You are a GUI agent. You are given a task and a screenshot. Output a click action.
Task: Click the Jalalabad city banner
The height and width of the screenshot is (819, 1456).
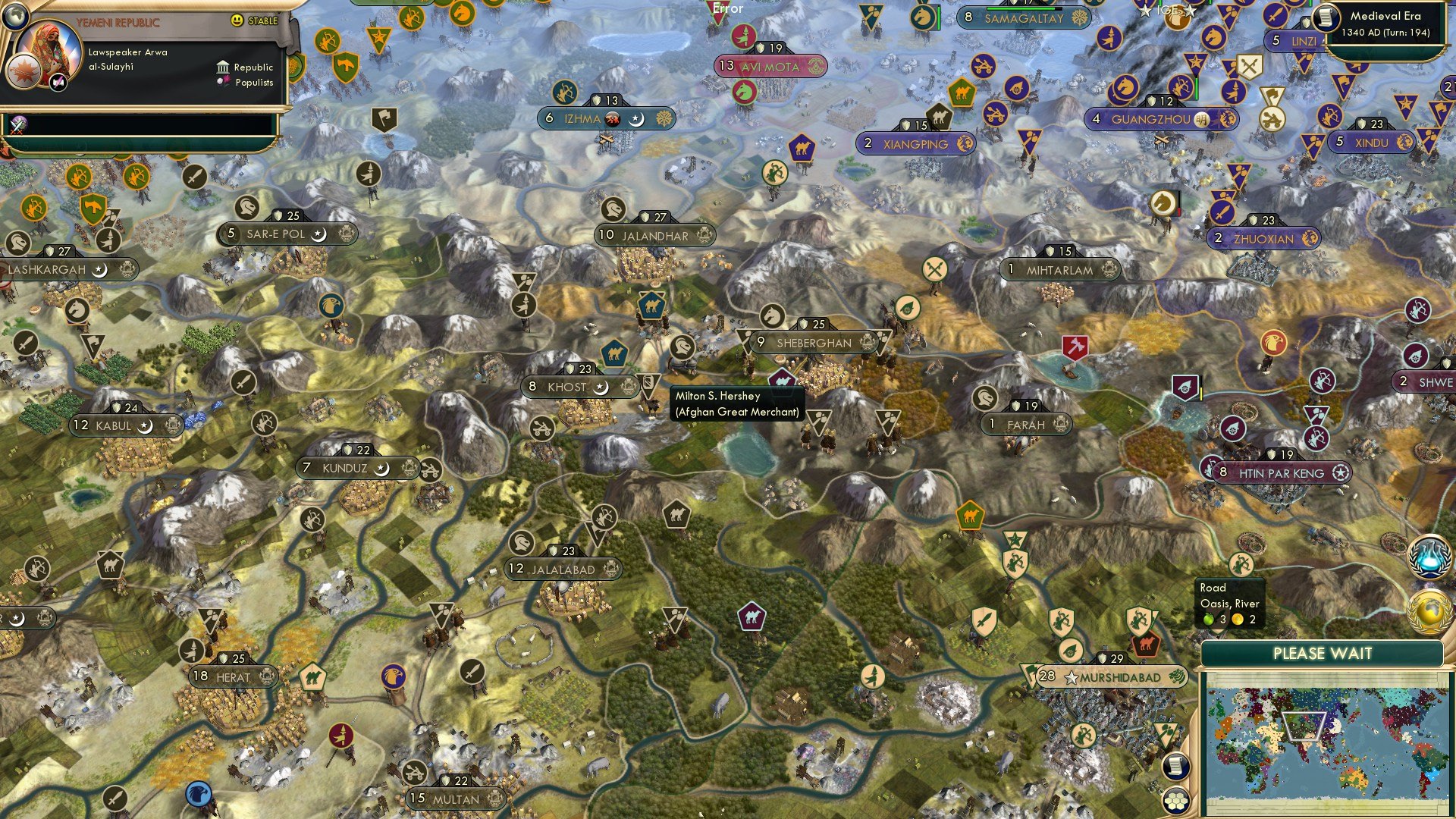tap(563, 570)
